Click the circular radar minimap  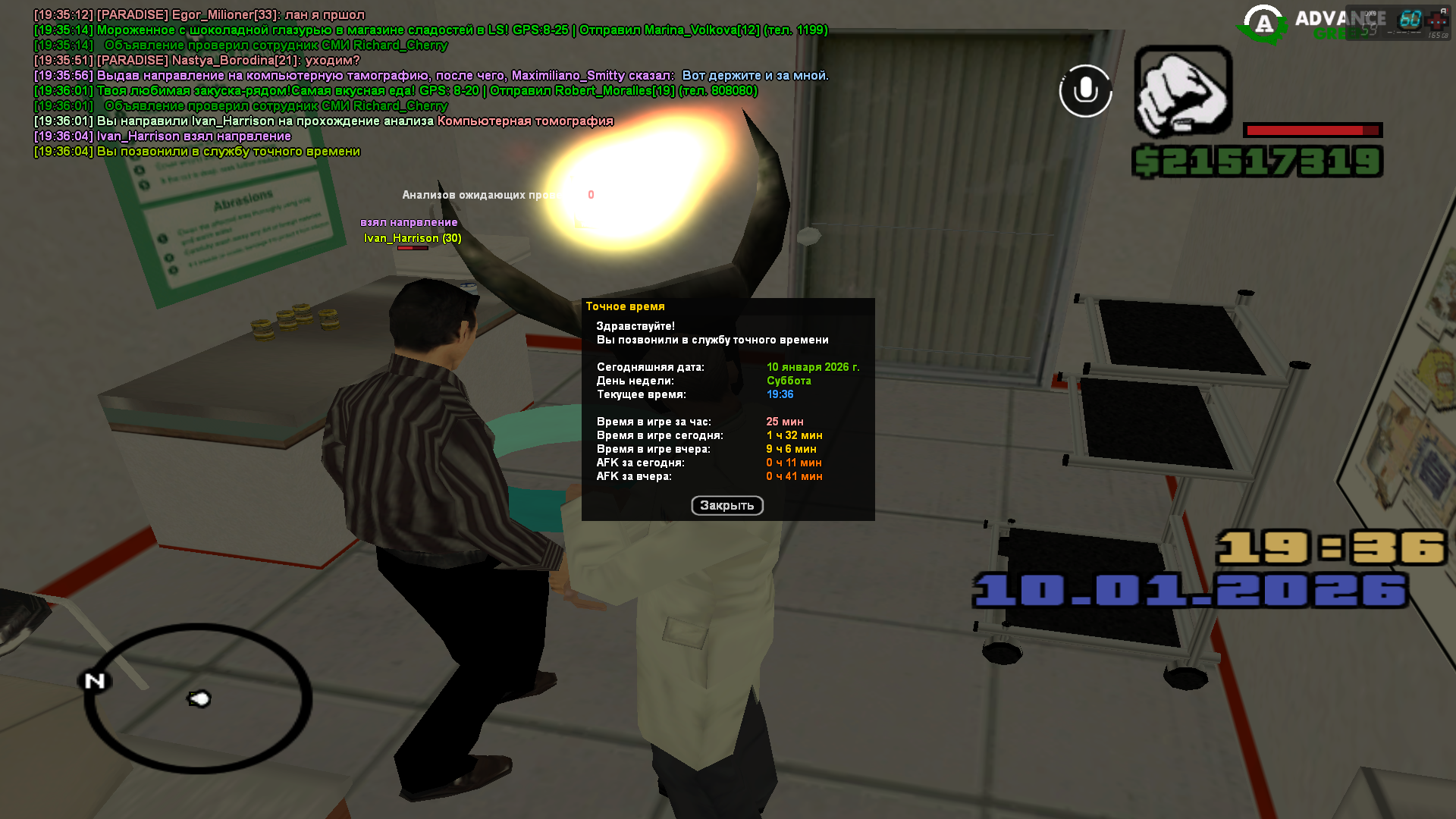pos(198,698)
